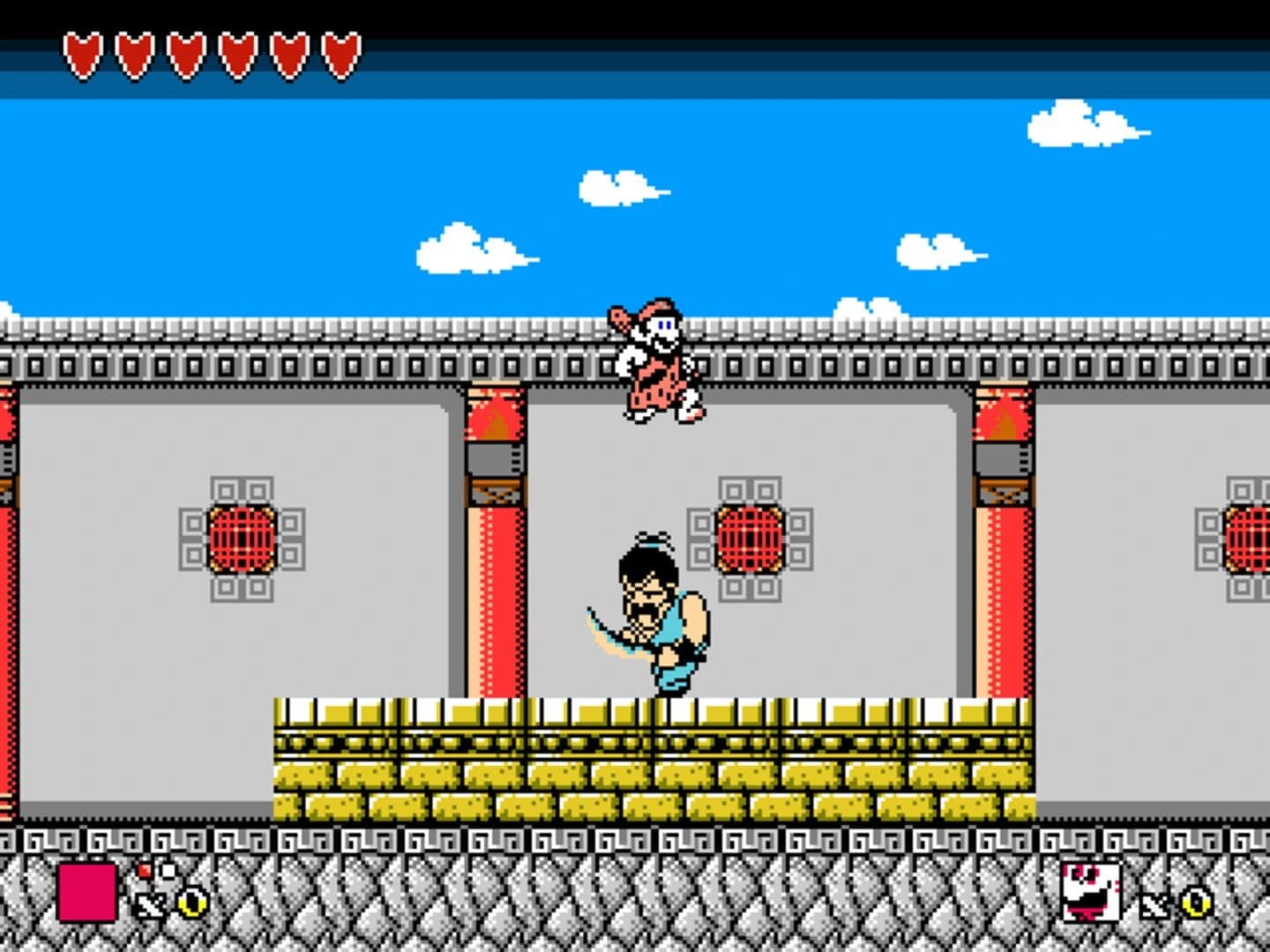
Task: Click the enemy face portrait in the bottom-right HUD
Action: coord(1091,892)
